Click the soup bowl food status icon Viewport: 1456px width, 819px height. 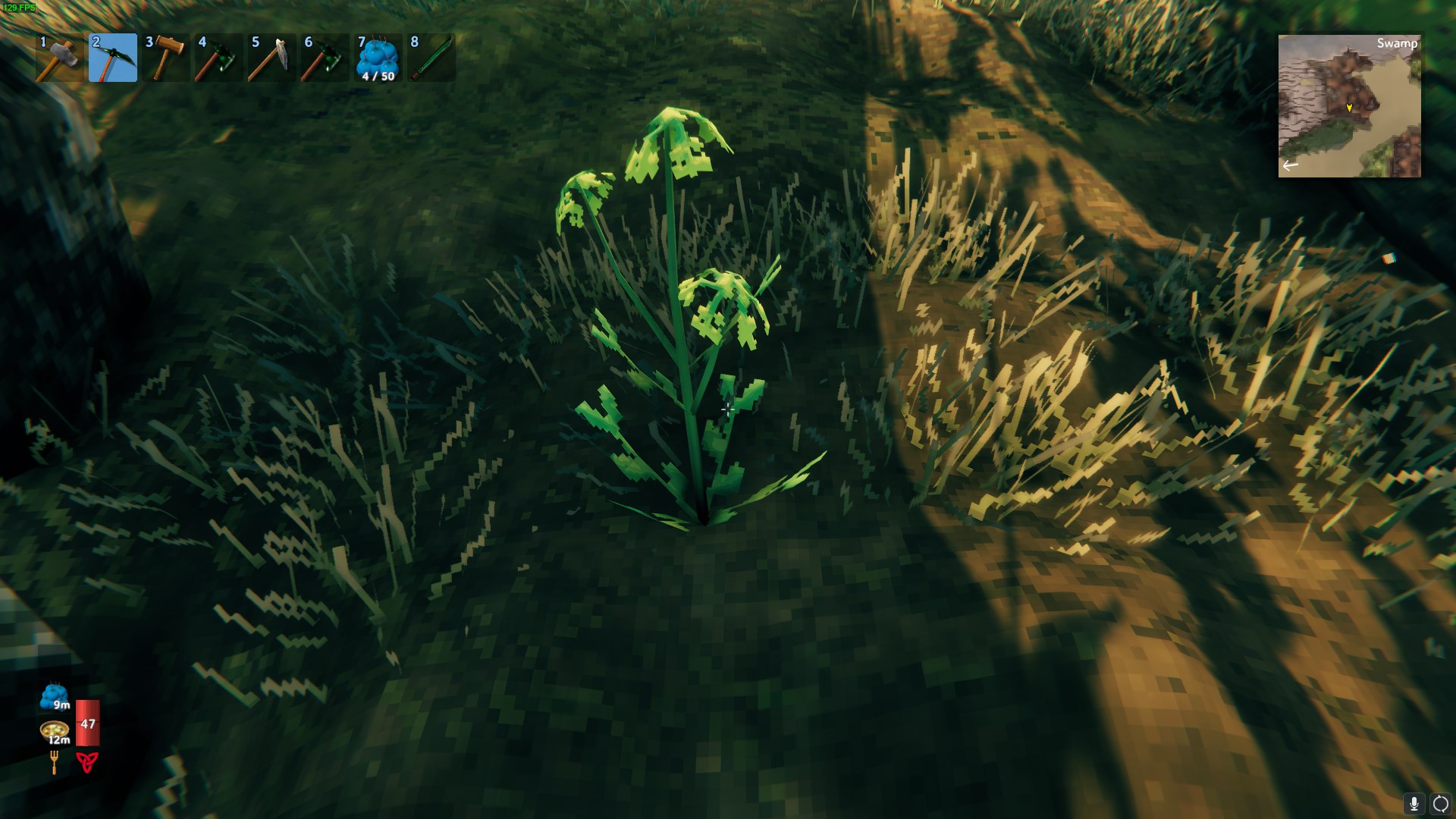(55, 732)
